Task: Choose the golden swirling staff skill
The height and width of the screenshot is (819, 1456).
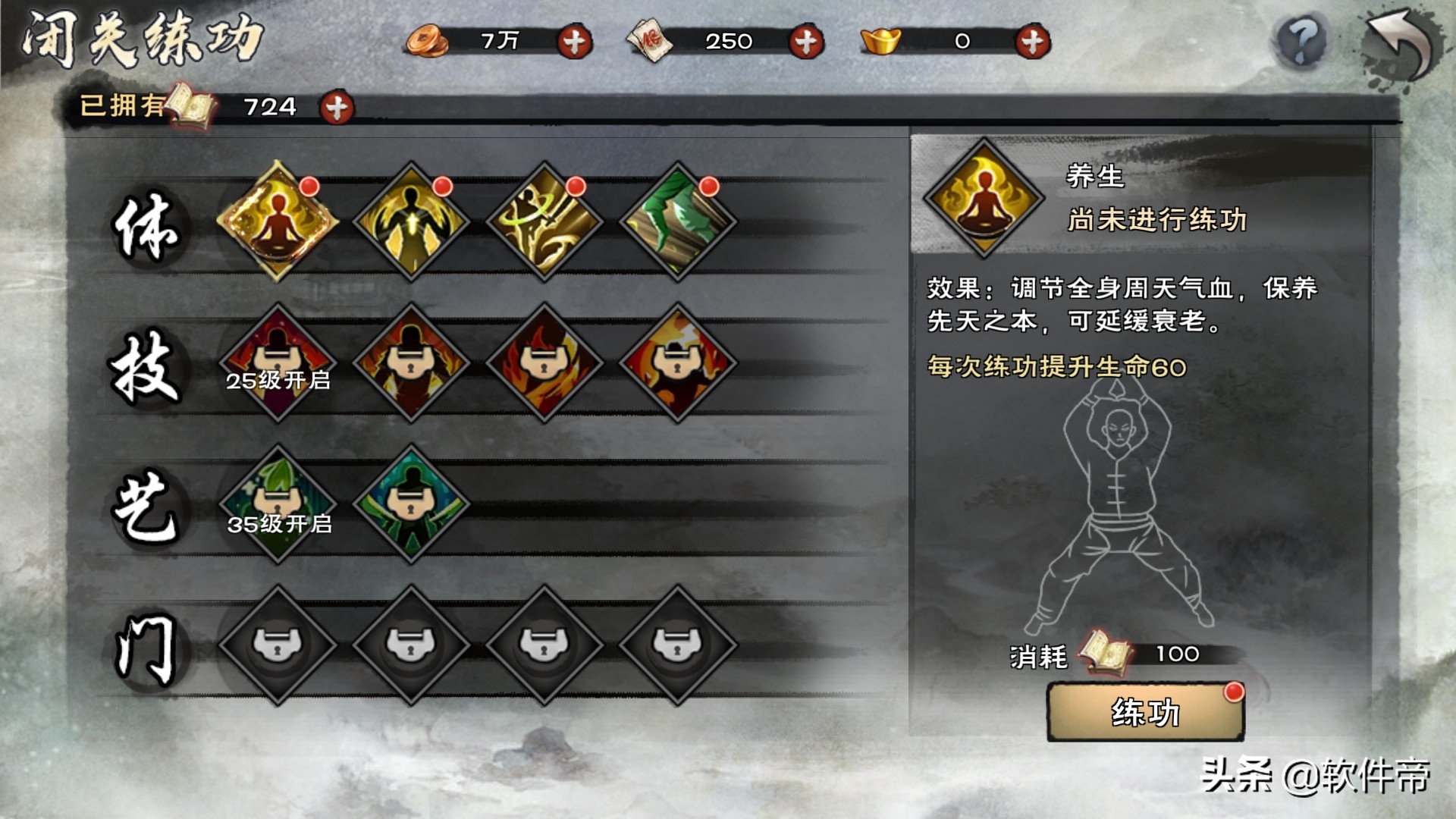Action: tap(544, 221)
